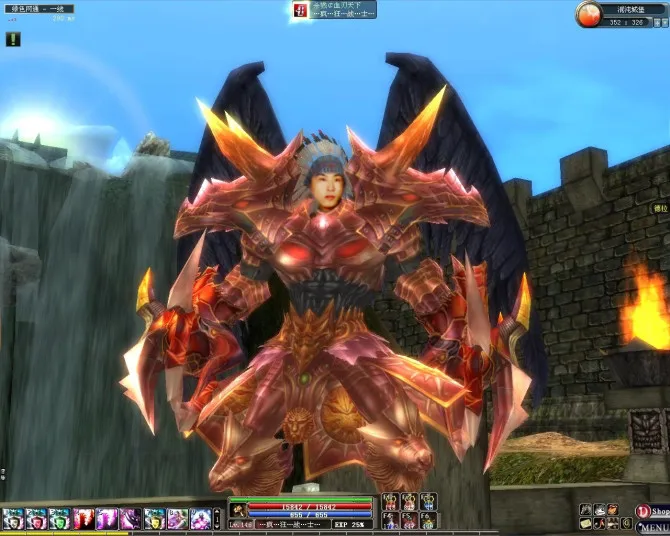Image resolution: width=670 pixels, height=536 pixels.
Task: Click the green exclamation alert icon
Action: point(13,40)
